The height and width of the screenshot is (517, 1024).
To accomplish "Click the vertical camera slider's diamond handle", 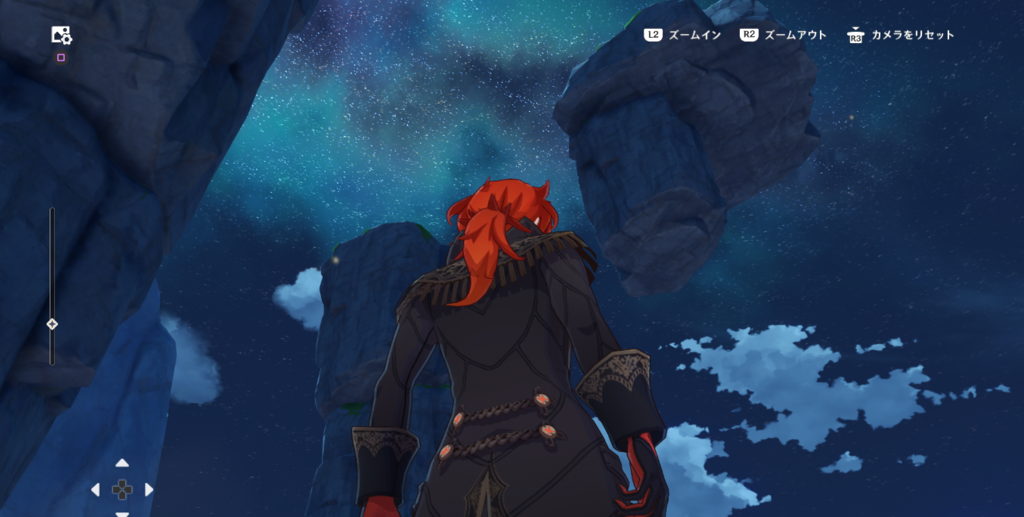I will tap(52, 323).
